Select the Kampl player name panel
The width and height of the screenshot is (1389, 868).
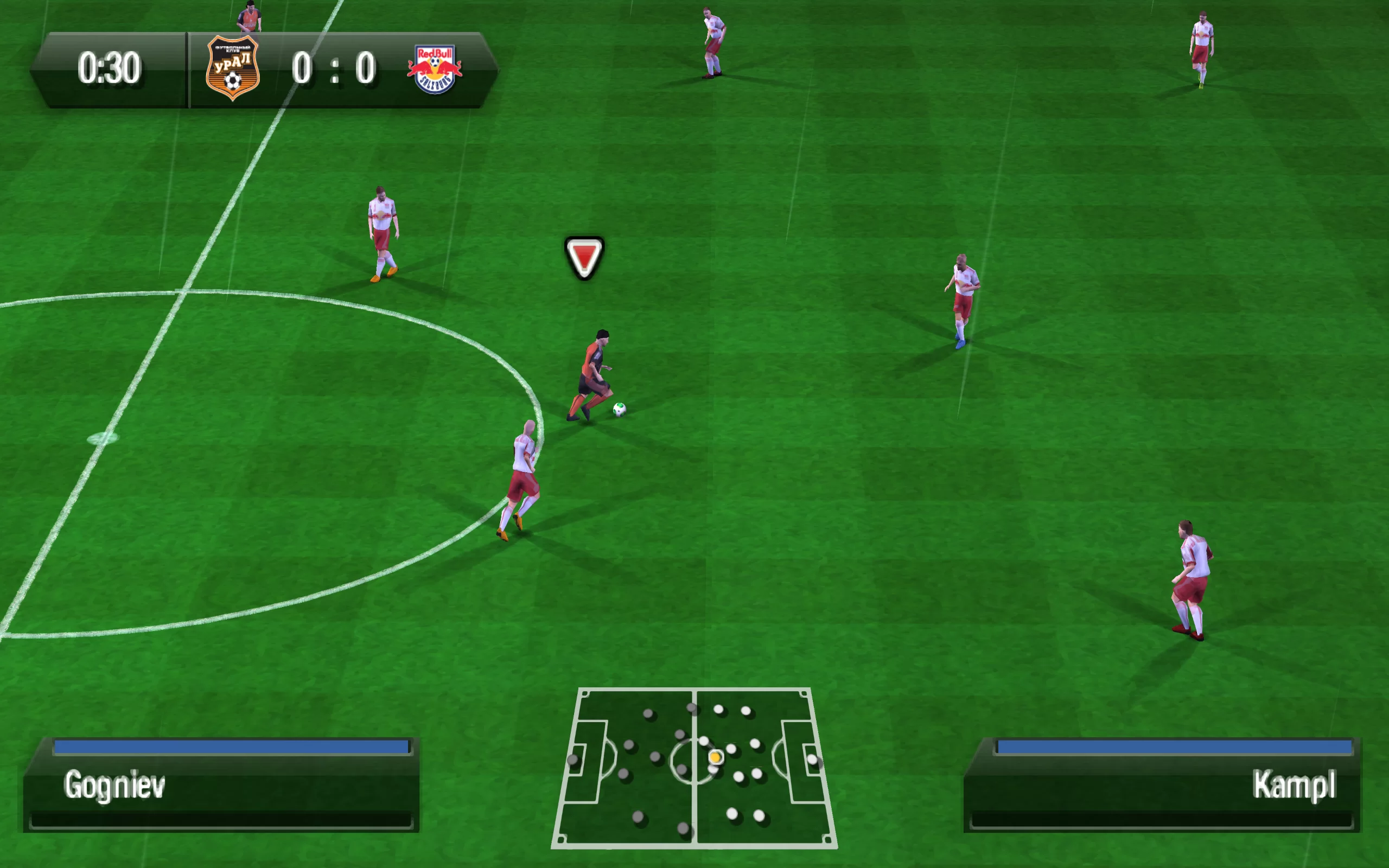1162,785
